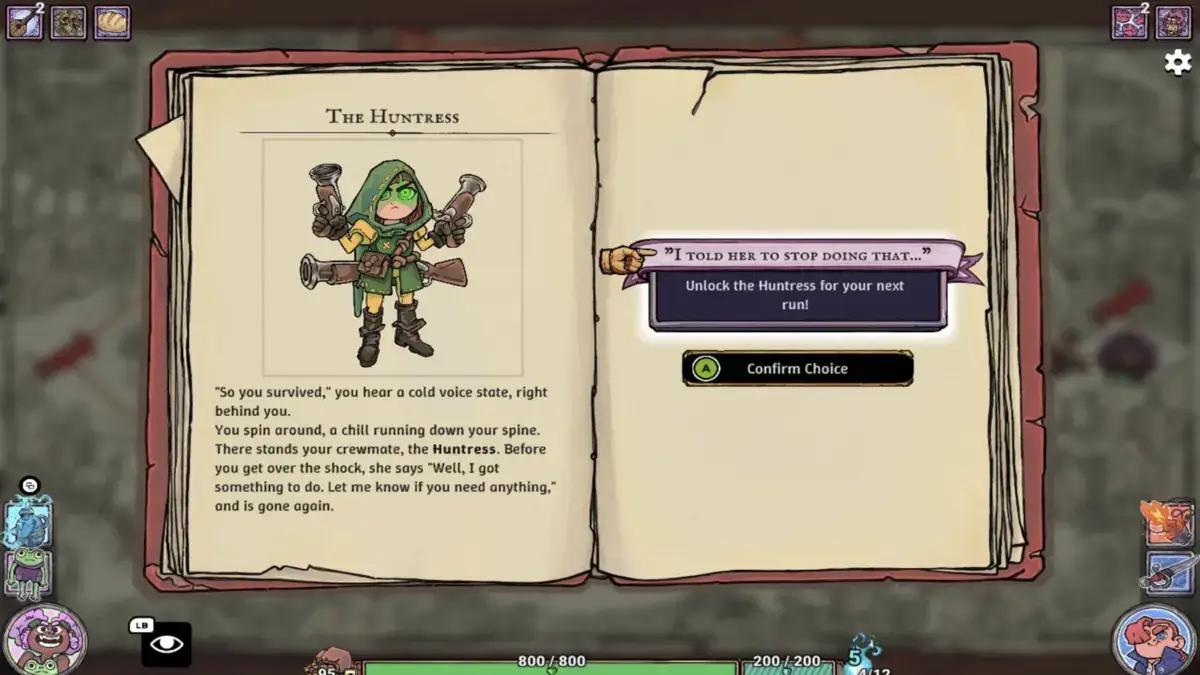This screenshot has width=1200, height=675.
Task: Select the blue teapot item slot
Action: tap(28, 522)
